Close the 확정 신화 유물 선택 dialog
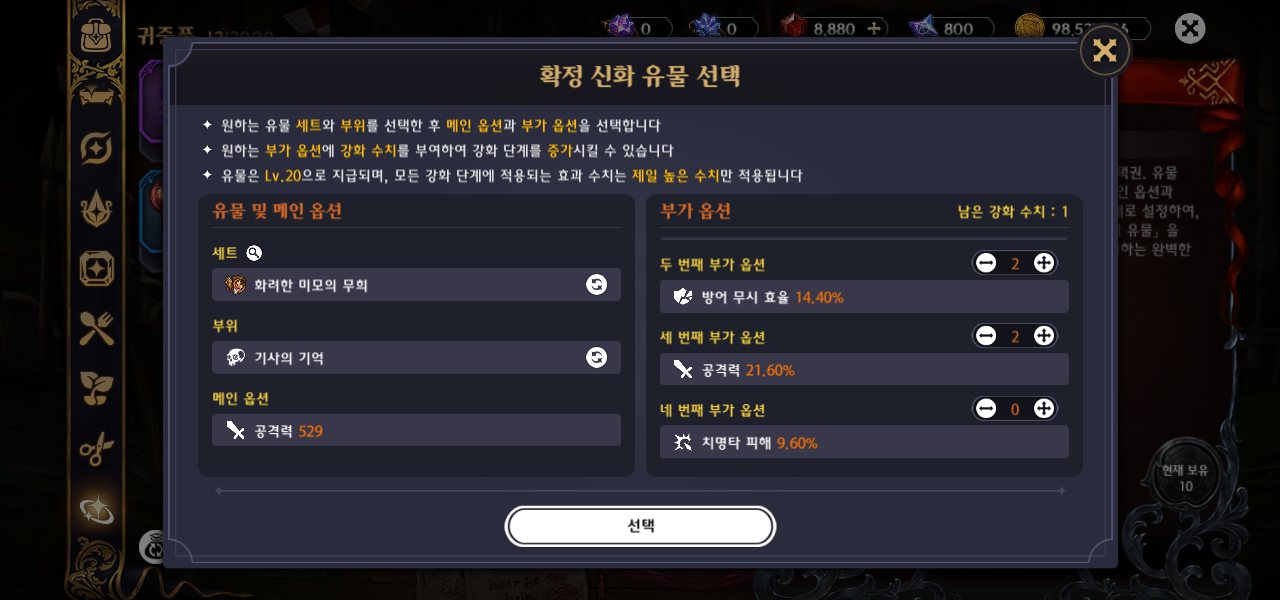 click(1104, 51)
